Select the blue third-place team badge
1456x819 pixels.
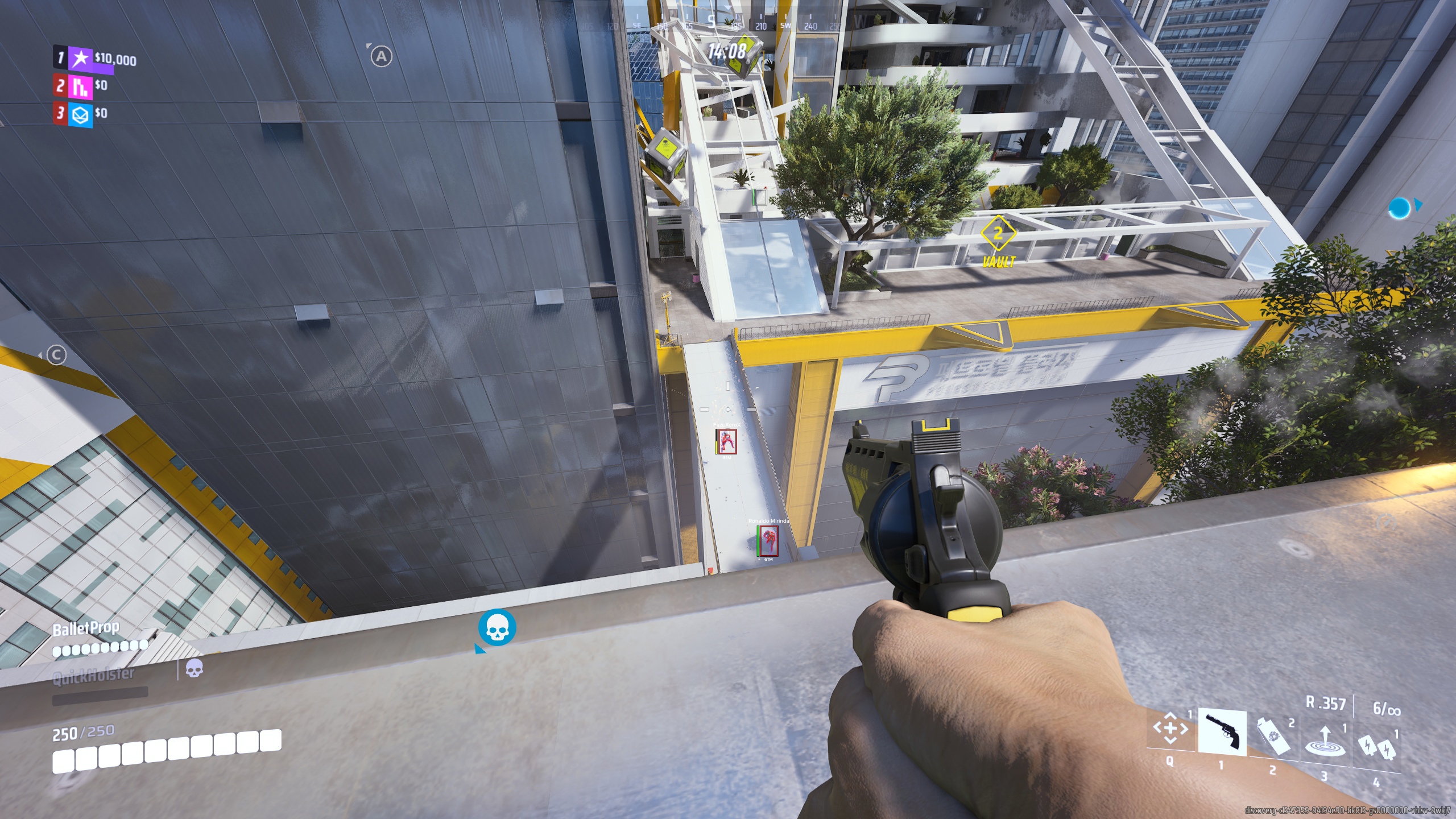pos(80,114)
